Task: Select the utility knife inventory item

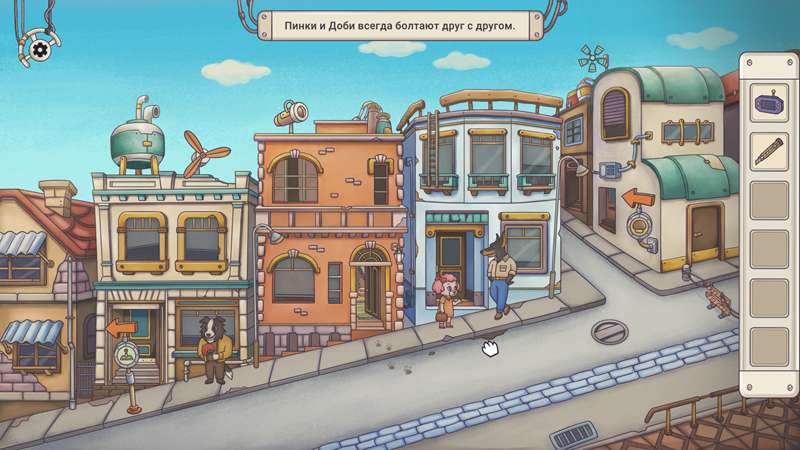Action: tap(769, 151)
